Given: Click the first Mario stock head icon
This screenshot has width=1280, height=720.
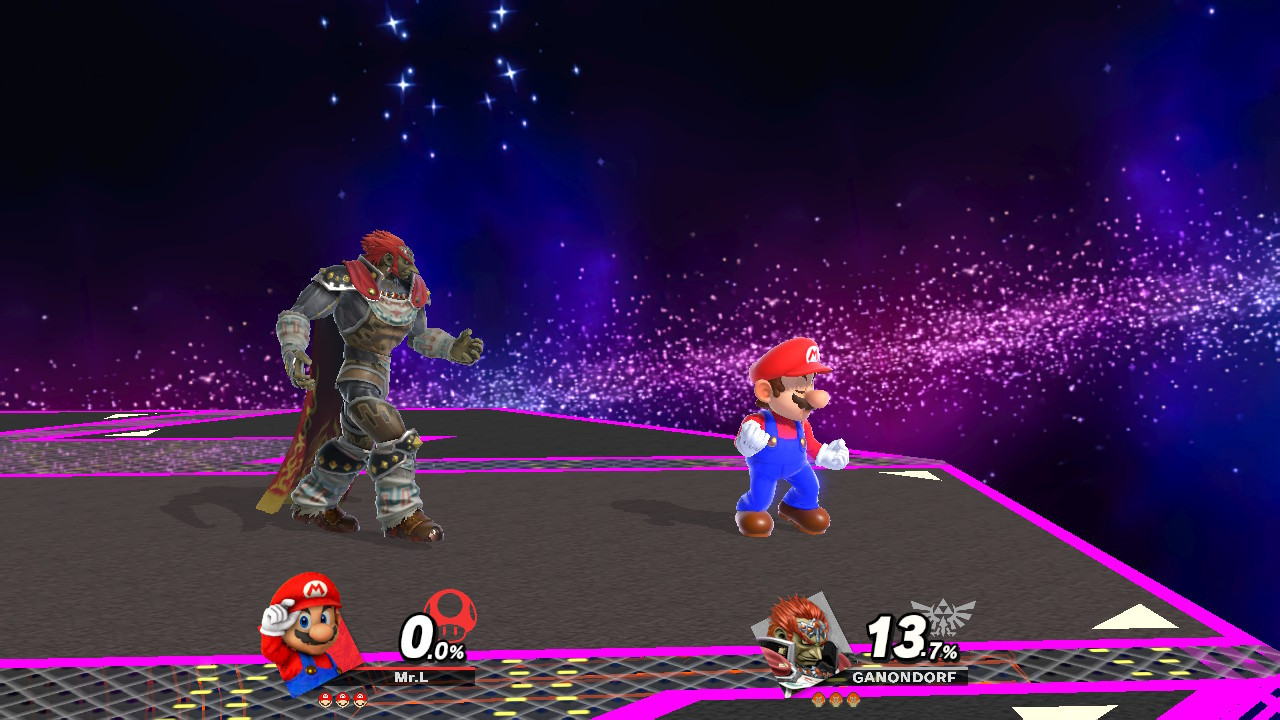Looking at the screenshot, I should (325, 699).
